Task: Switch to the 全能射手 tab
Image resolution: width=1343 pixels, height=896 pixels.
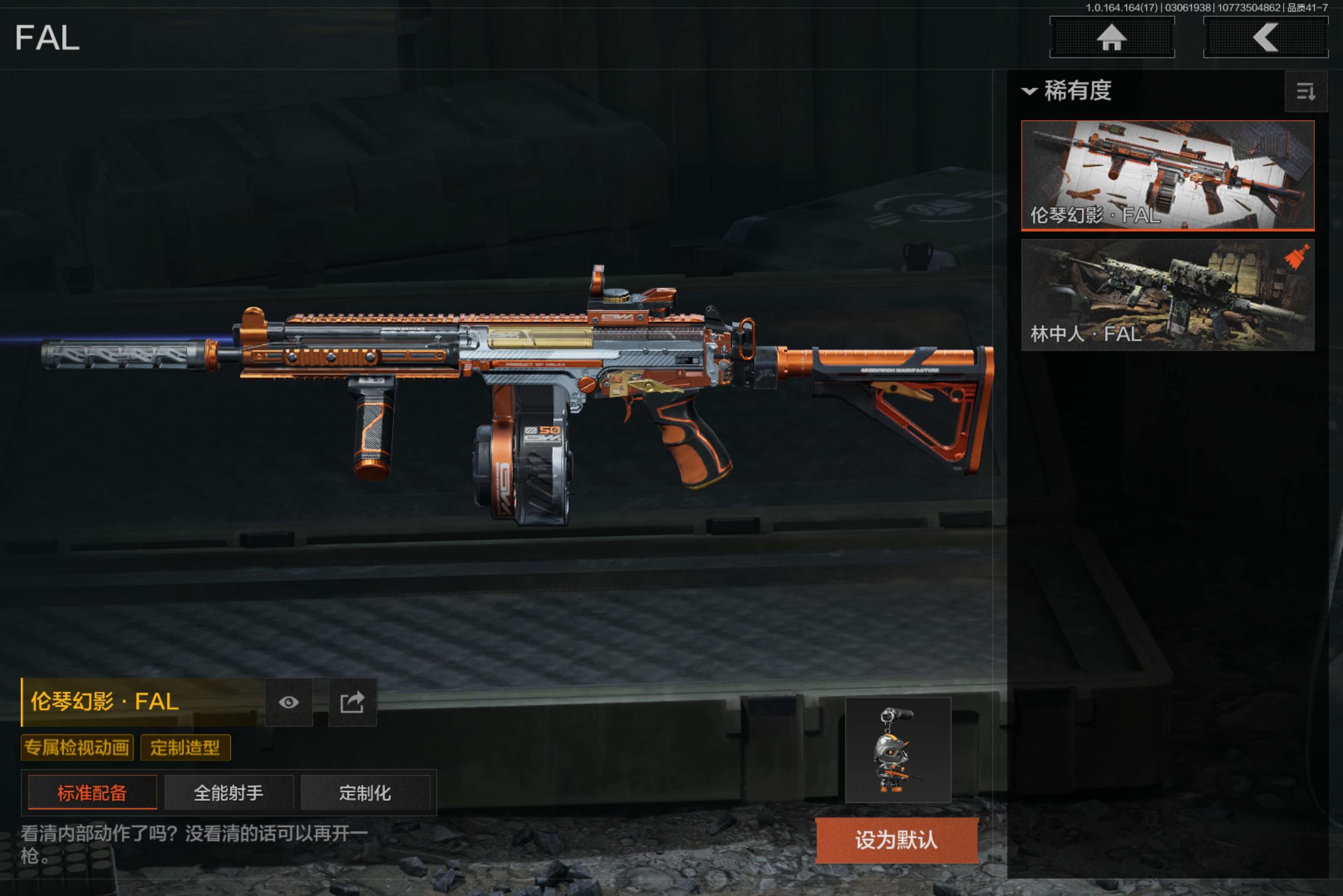Action: coord(229,792)
